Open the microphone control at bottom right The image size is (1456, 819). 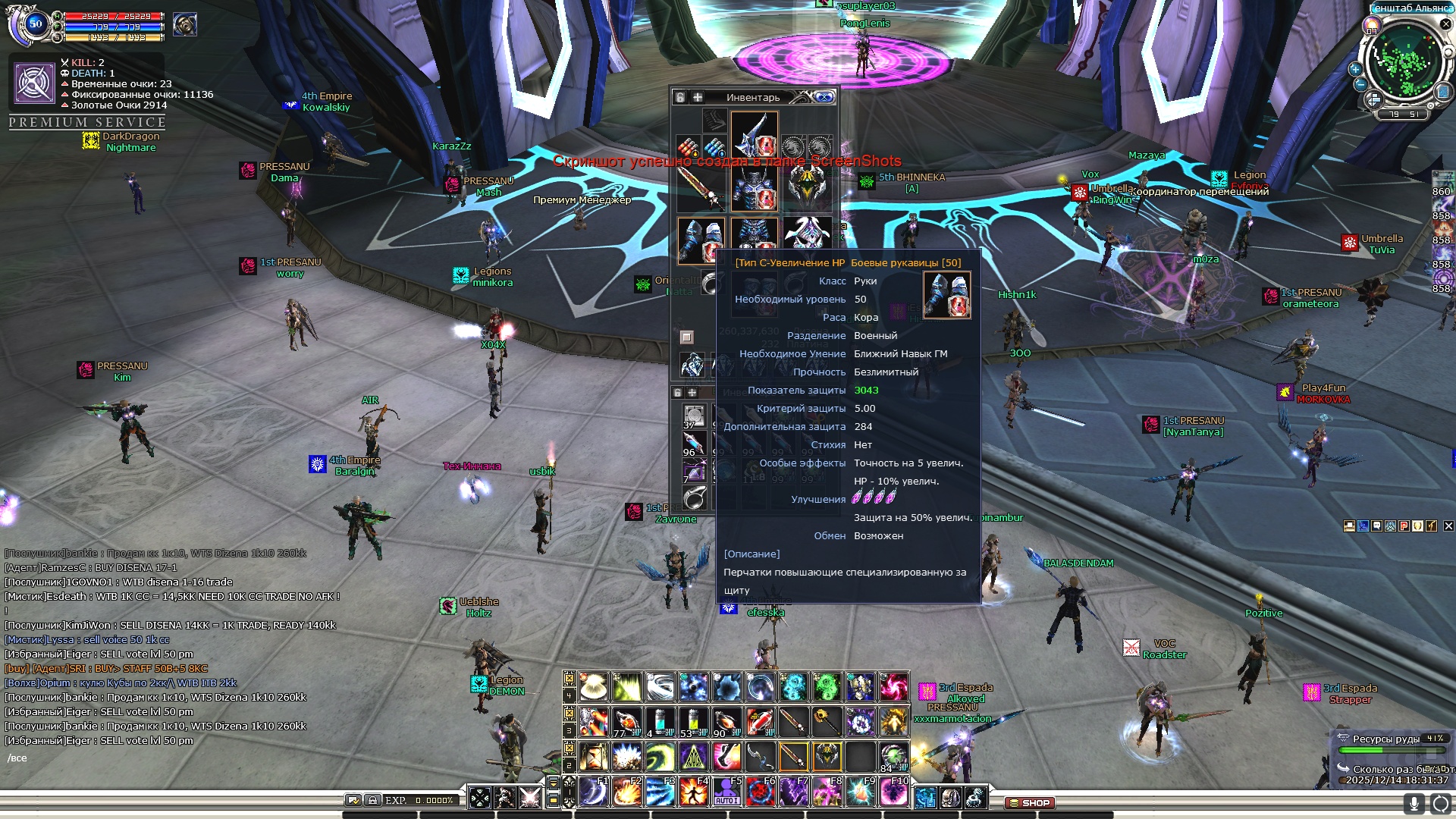tap(1414, 803)
